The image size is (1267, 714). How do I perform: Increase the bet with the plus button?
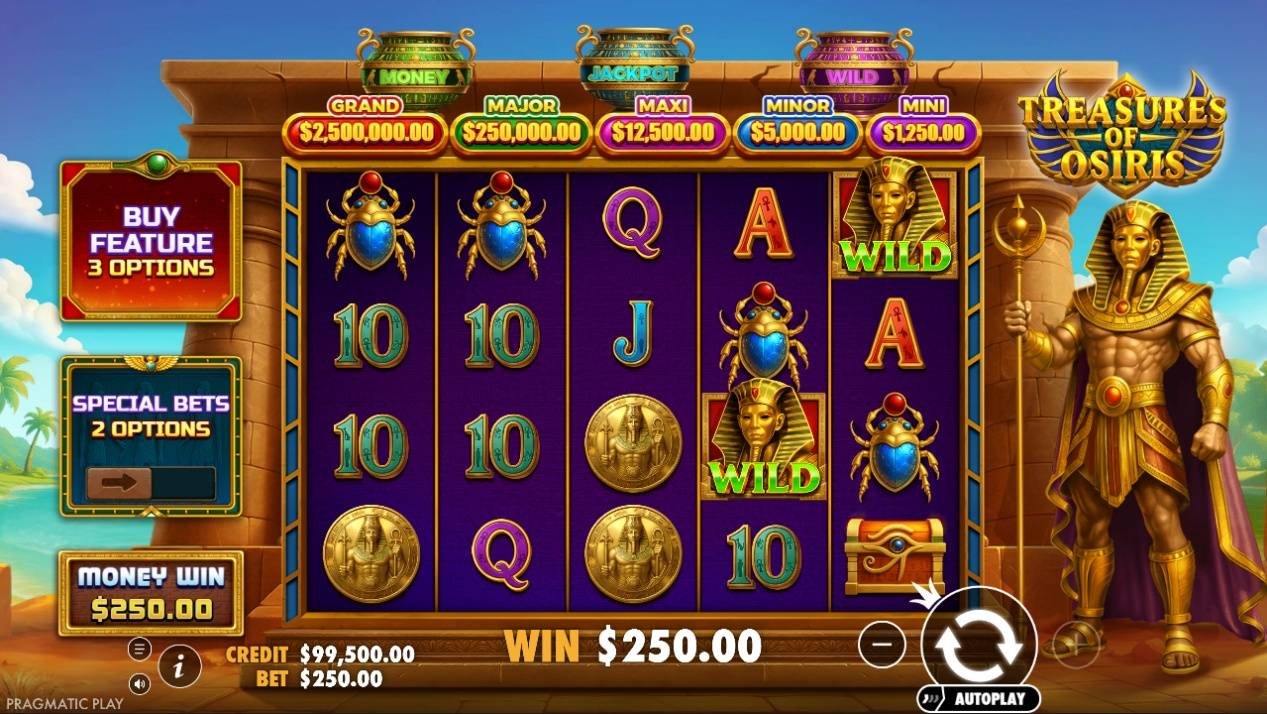(x=1076, y=645)
